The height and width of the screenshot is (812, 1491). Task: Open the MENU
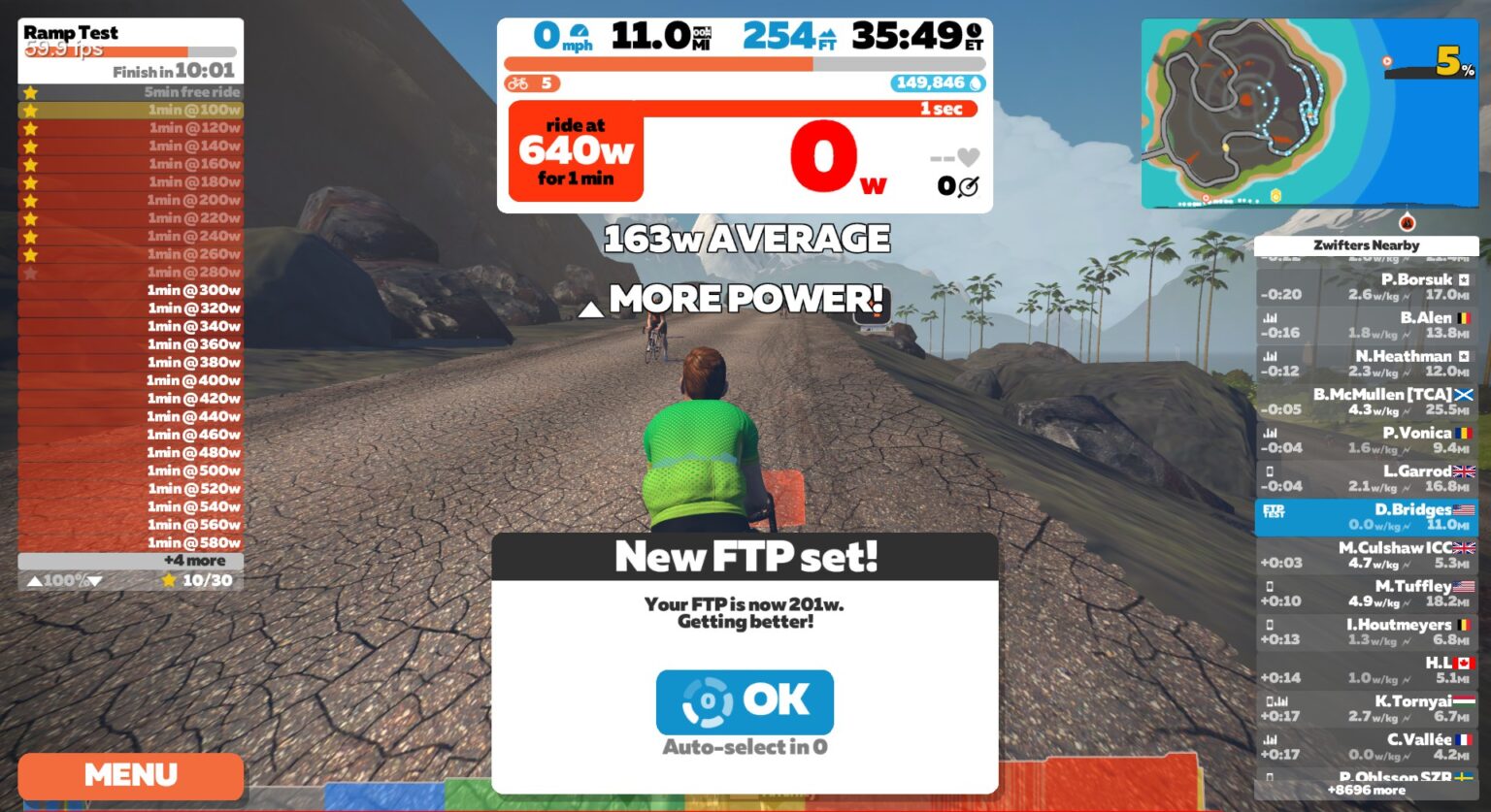click(130, 775)
